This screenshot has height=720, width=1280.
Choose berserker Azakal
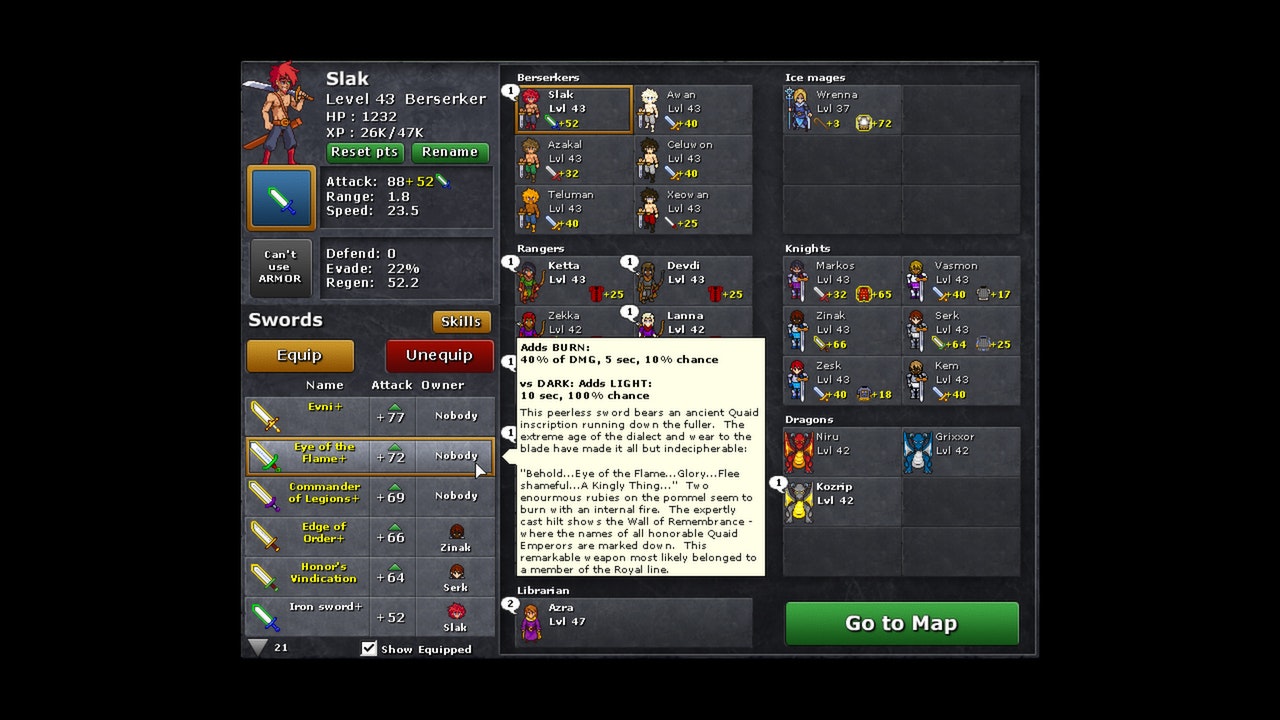pos(574,159)
